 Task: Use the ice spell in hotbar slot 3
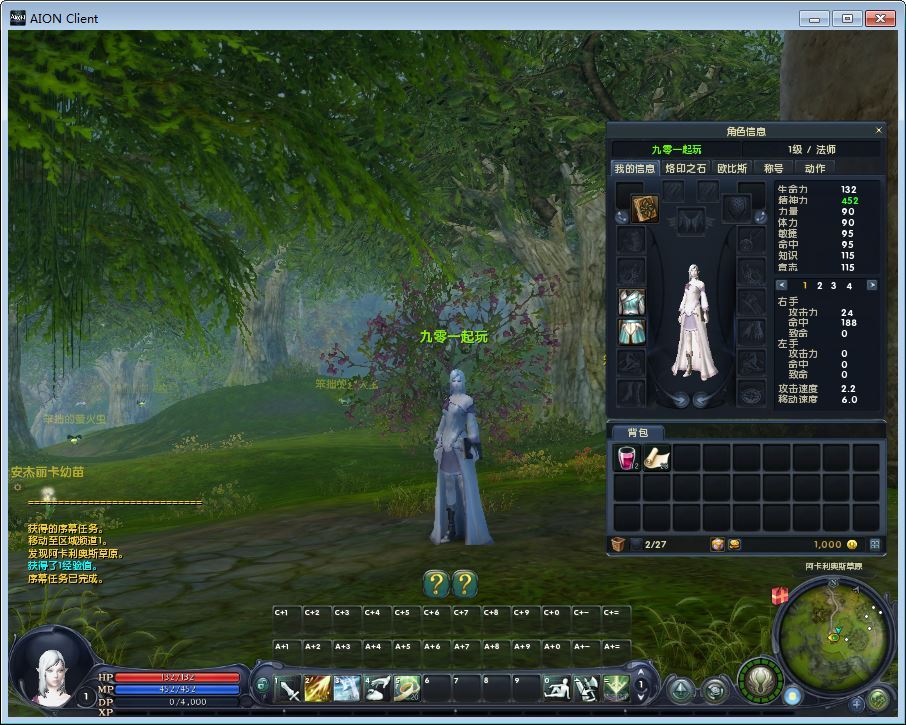click(x=347, y=688)
